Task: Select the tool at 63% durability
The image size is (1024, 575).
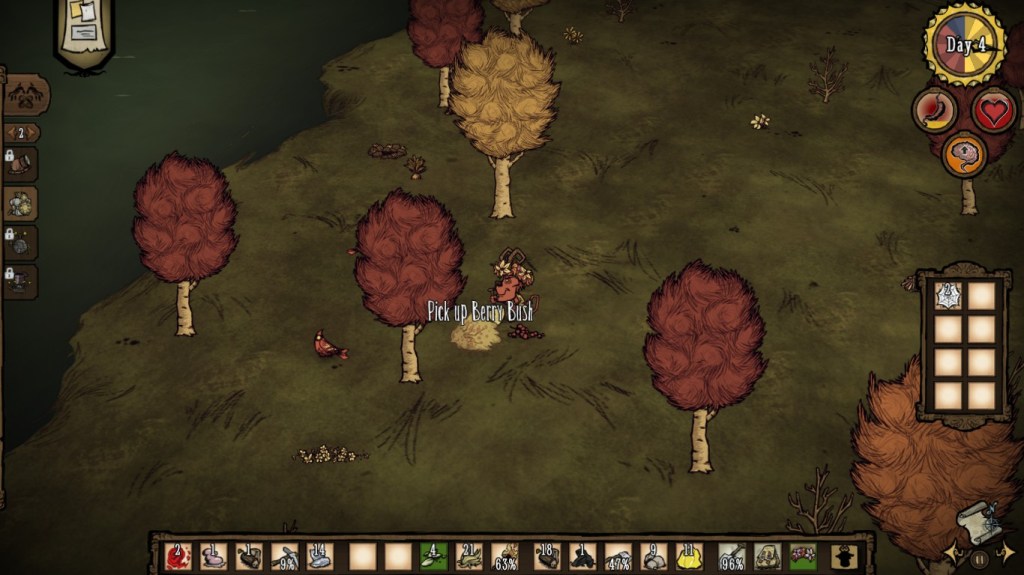Action: point(507,556)
